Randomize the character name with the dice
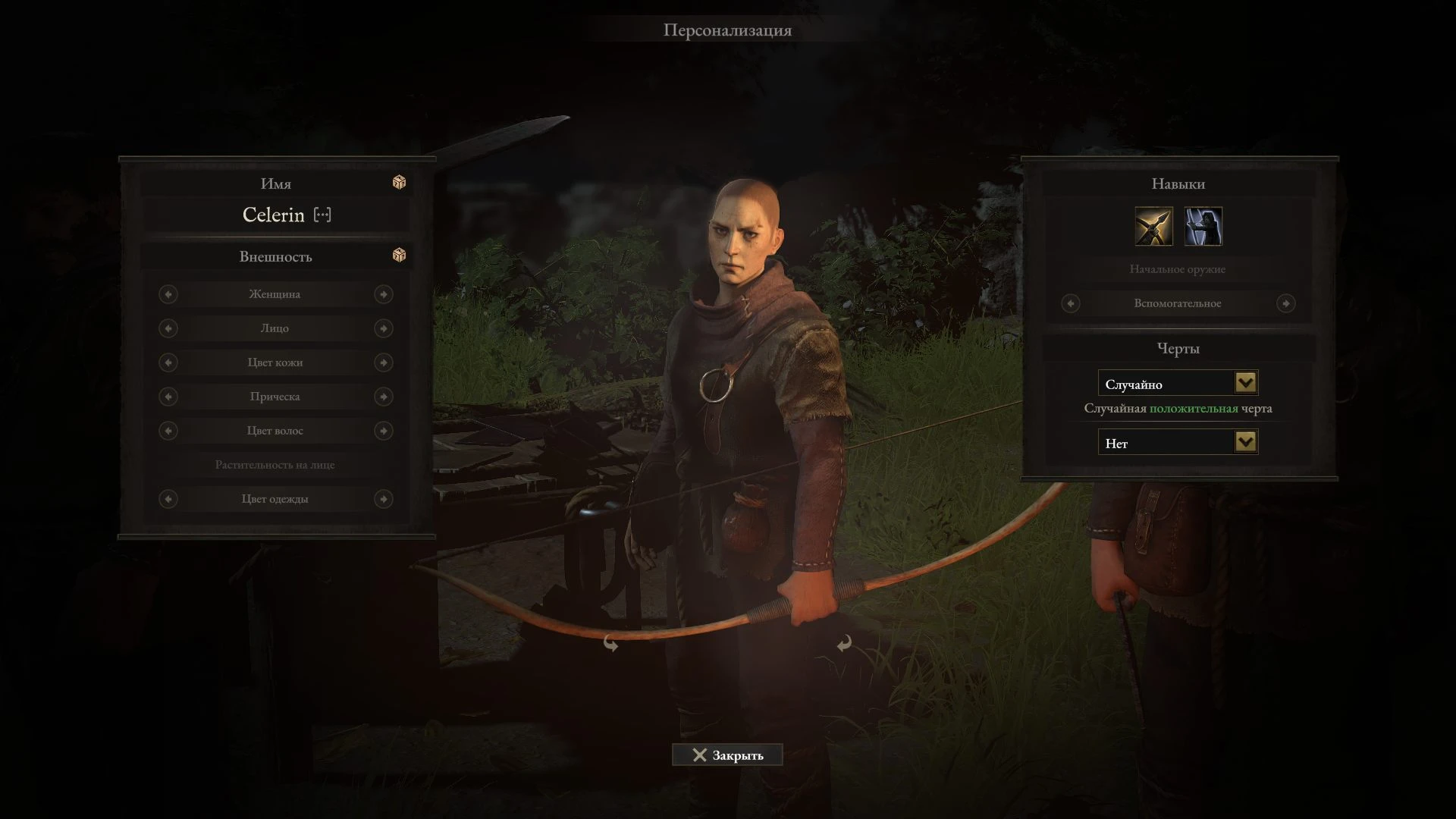Screen dimensions: 1456x819 399,183
